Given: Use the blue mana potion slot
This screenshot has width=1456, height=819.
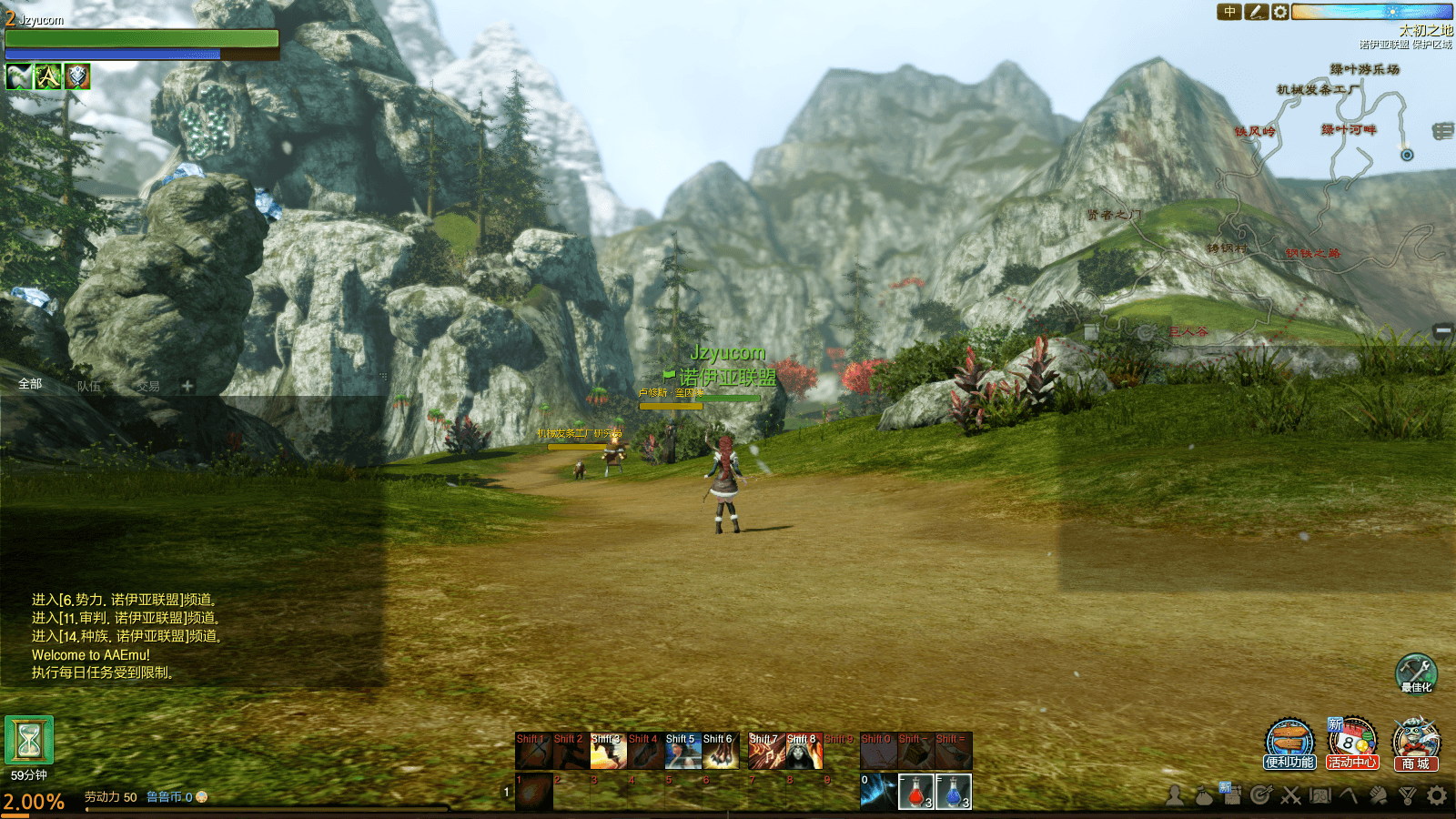Looking at the screenshot, I should pos(954,792).
